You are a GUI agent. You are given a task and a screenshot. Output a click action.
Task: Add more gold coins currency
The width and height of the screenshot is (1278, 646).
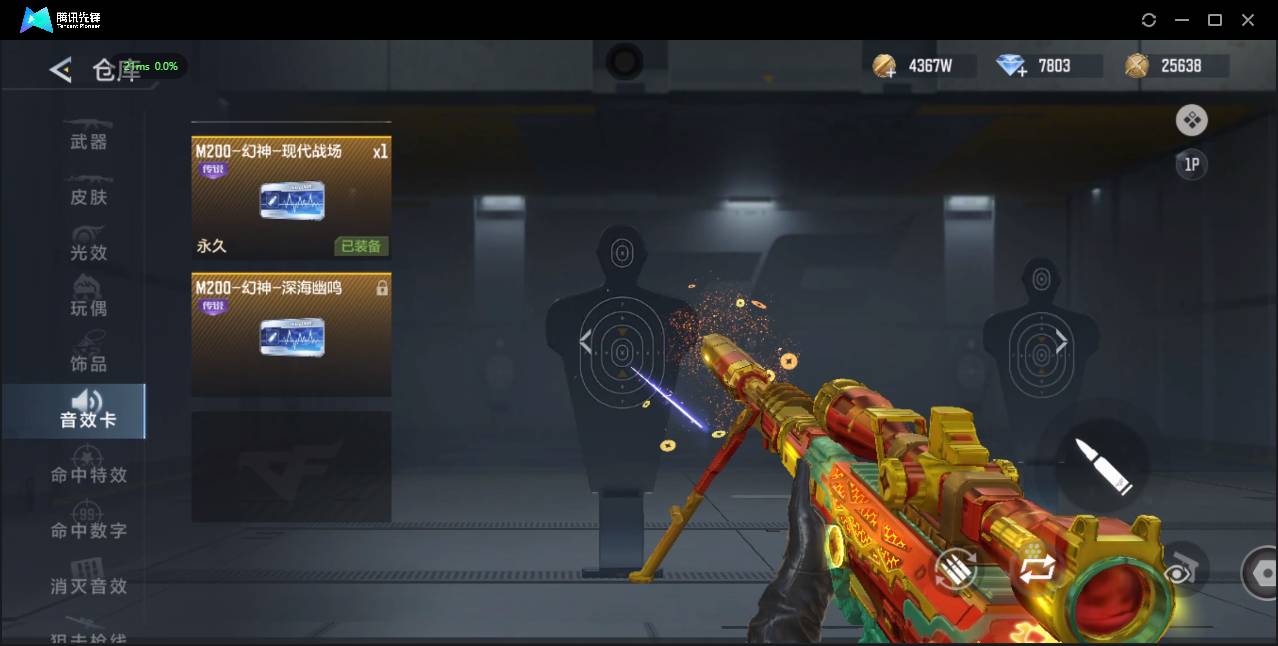tap(884, 67)
